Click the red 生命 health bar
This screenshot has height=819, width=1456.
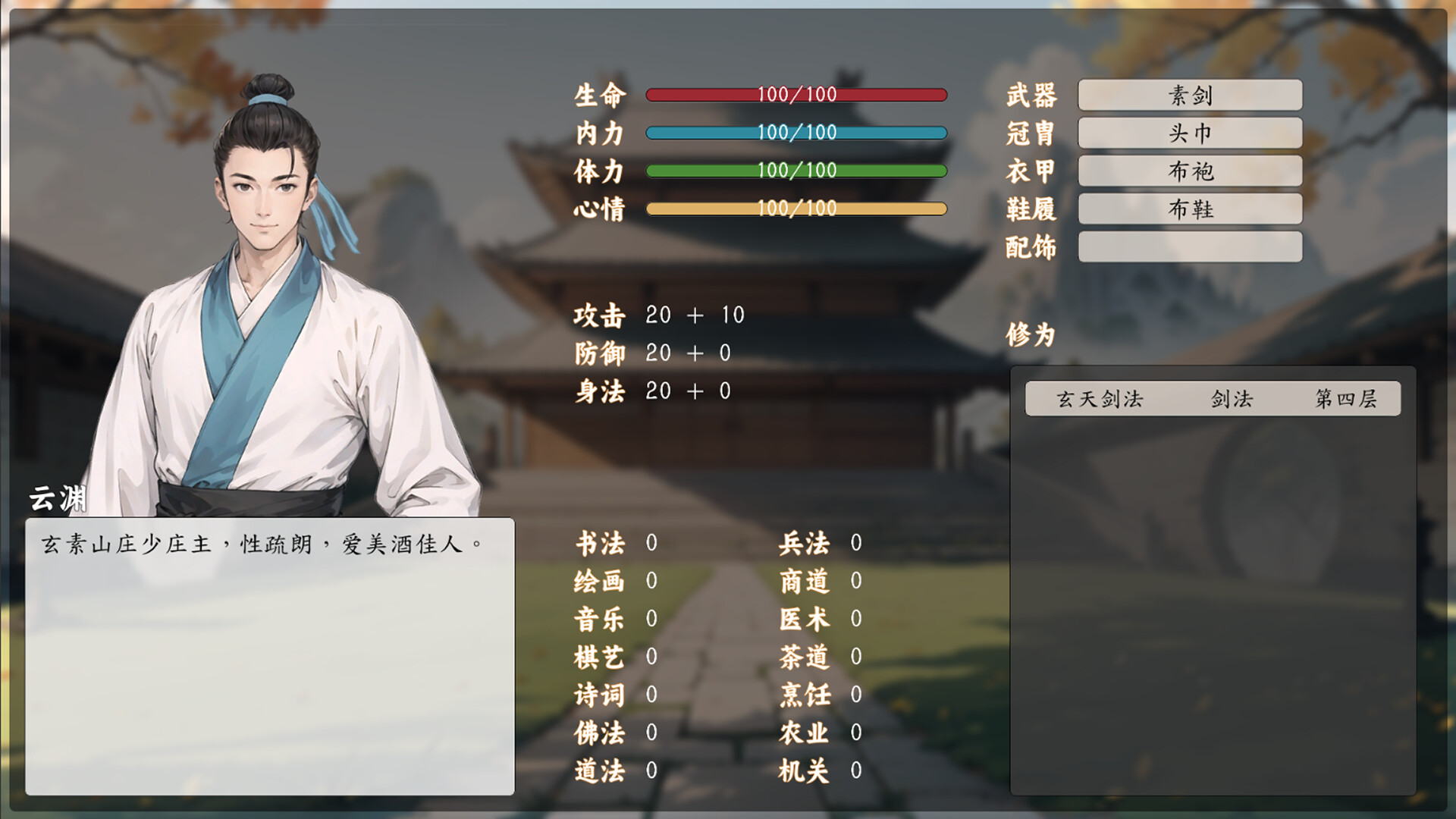[796, 94]
